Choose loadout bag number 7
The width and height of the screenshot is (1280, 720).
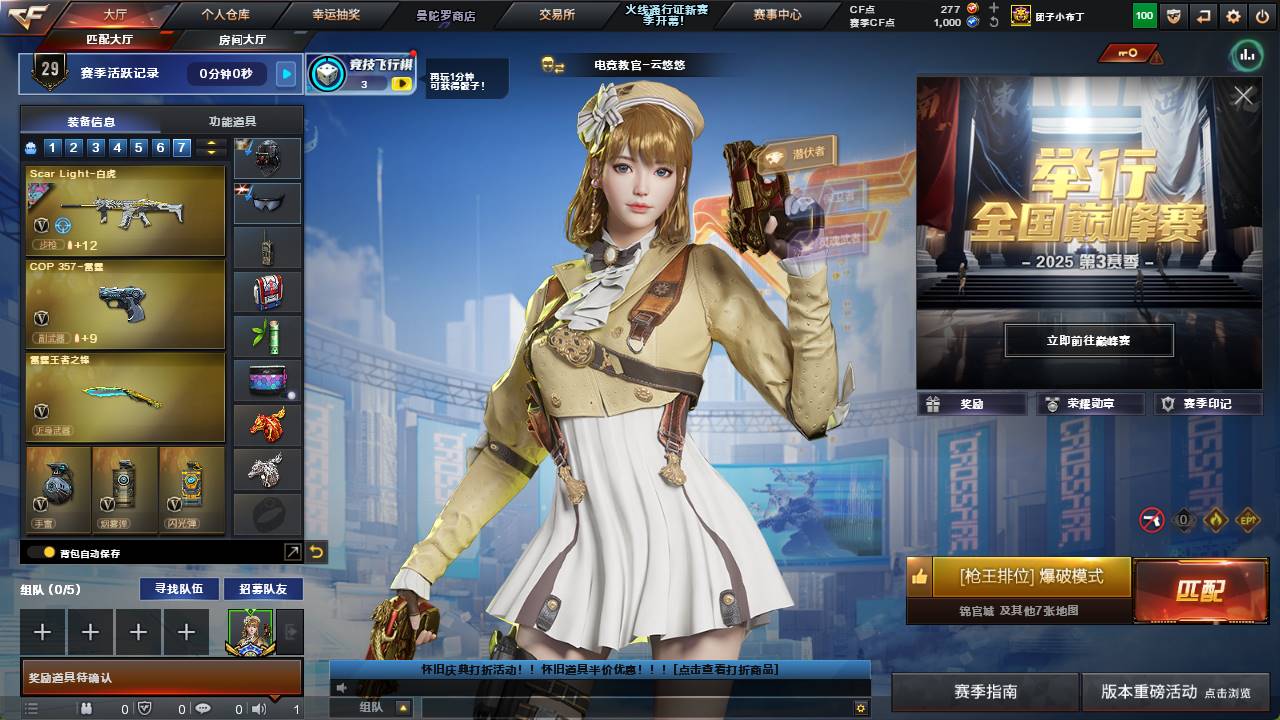tap(181, 148)
